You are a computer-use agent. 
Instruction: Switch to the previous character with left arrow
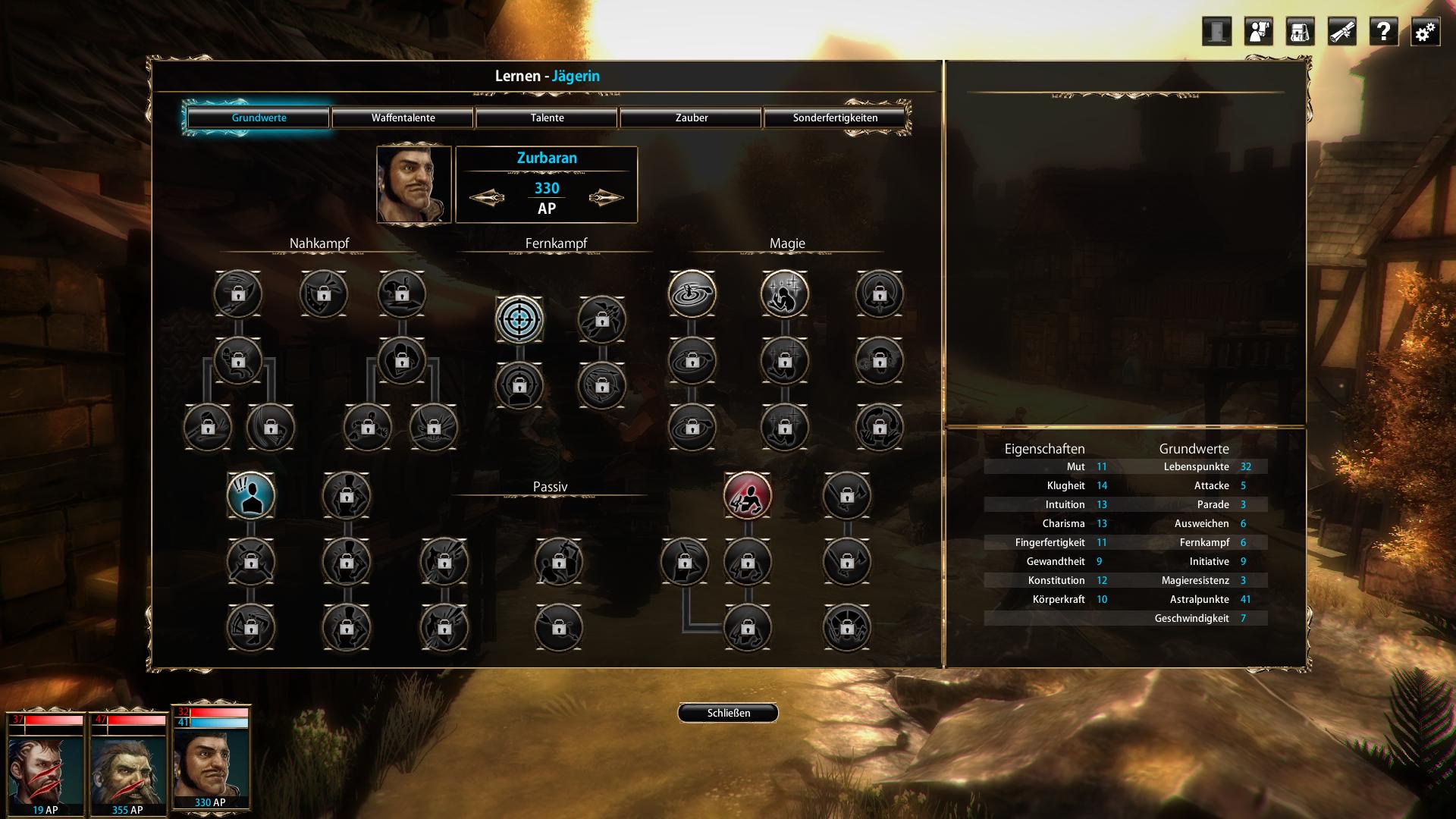point(487,198)
